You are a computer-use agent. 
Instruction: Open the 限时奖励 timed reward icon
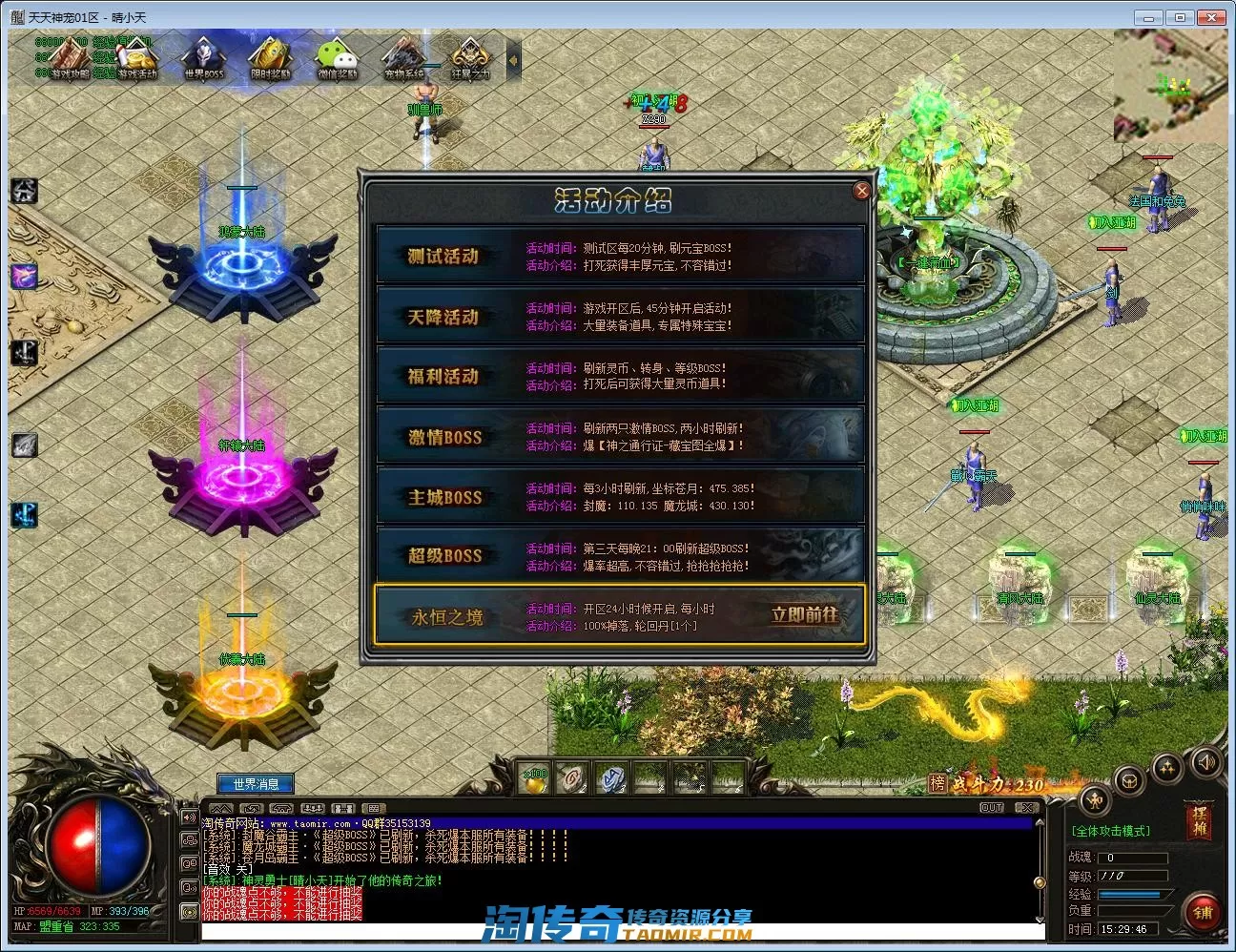[x=271, y=59]
